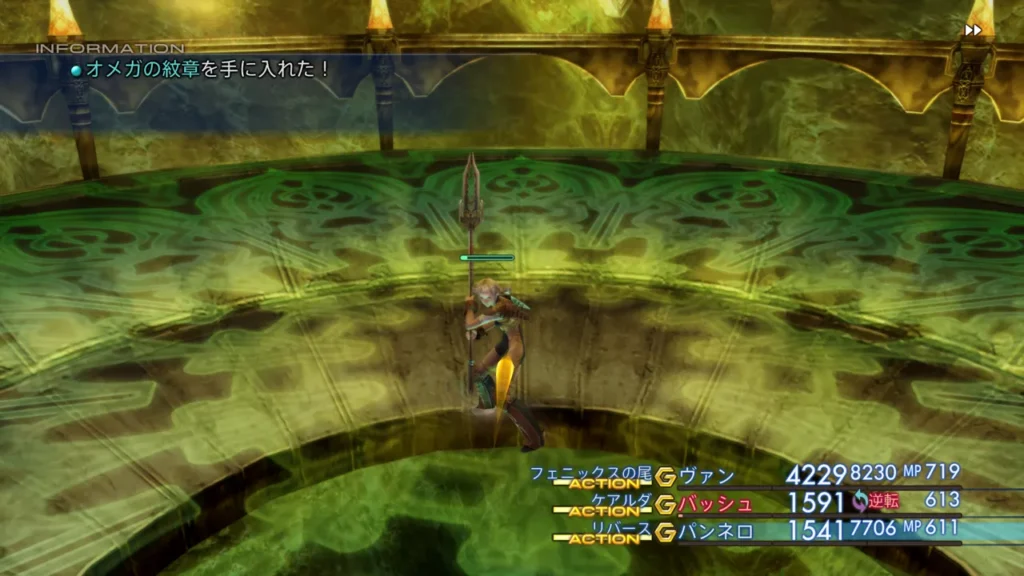The height and width of the screenshot is (576, 1024).
Task: Select party member ヴァン
Action: point(706,475)
